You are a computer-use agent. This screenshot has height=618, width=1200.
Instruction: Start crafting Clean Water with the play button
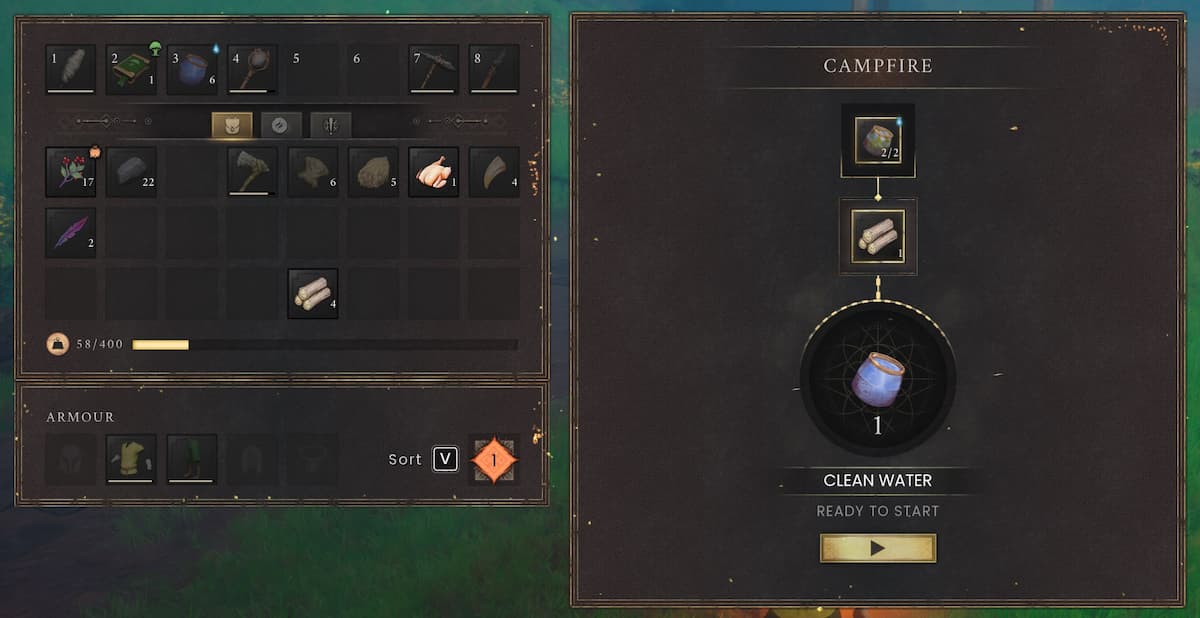[x=877, y=548]
